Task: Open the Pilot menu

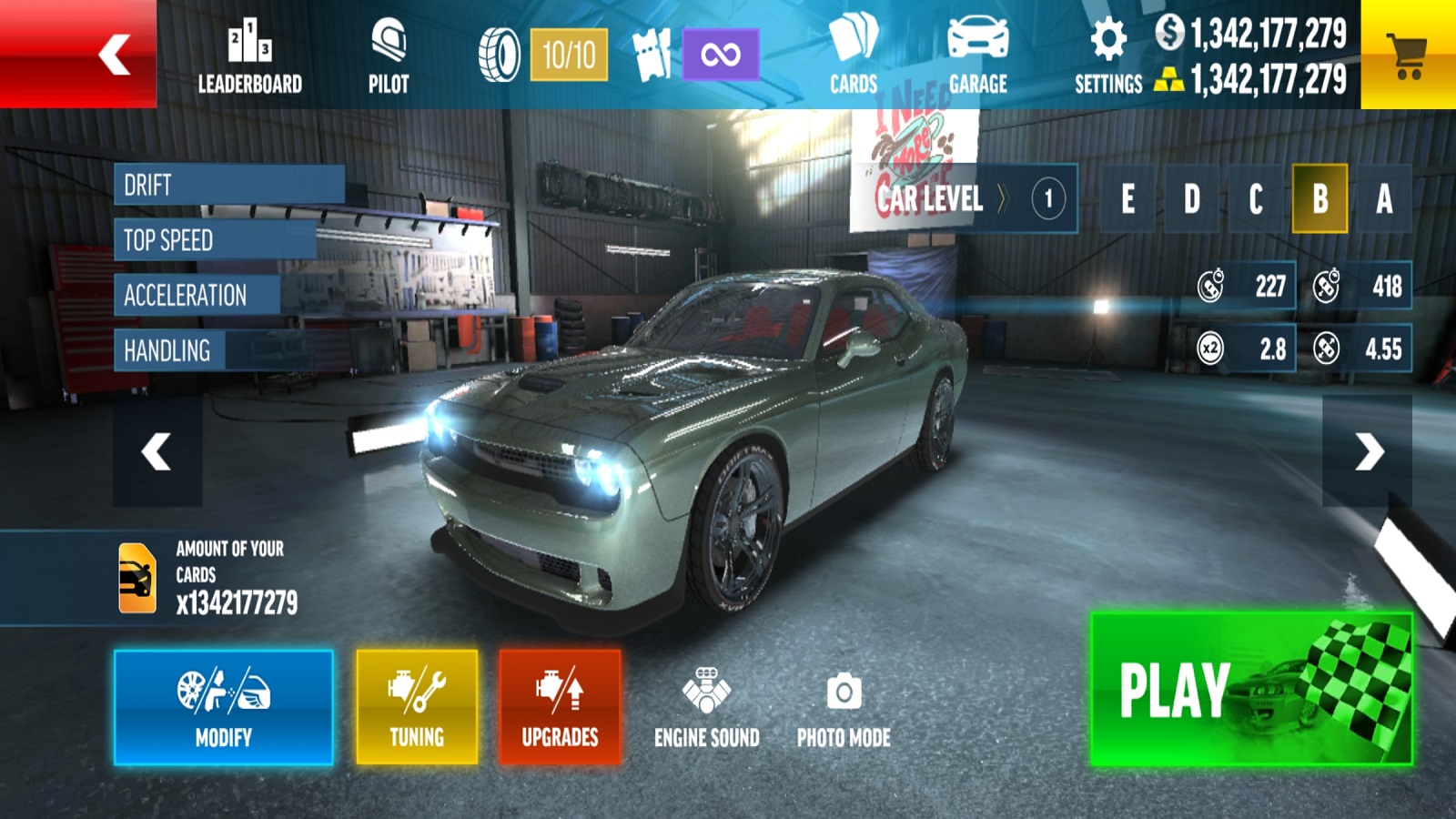Action: 389,56
